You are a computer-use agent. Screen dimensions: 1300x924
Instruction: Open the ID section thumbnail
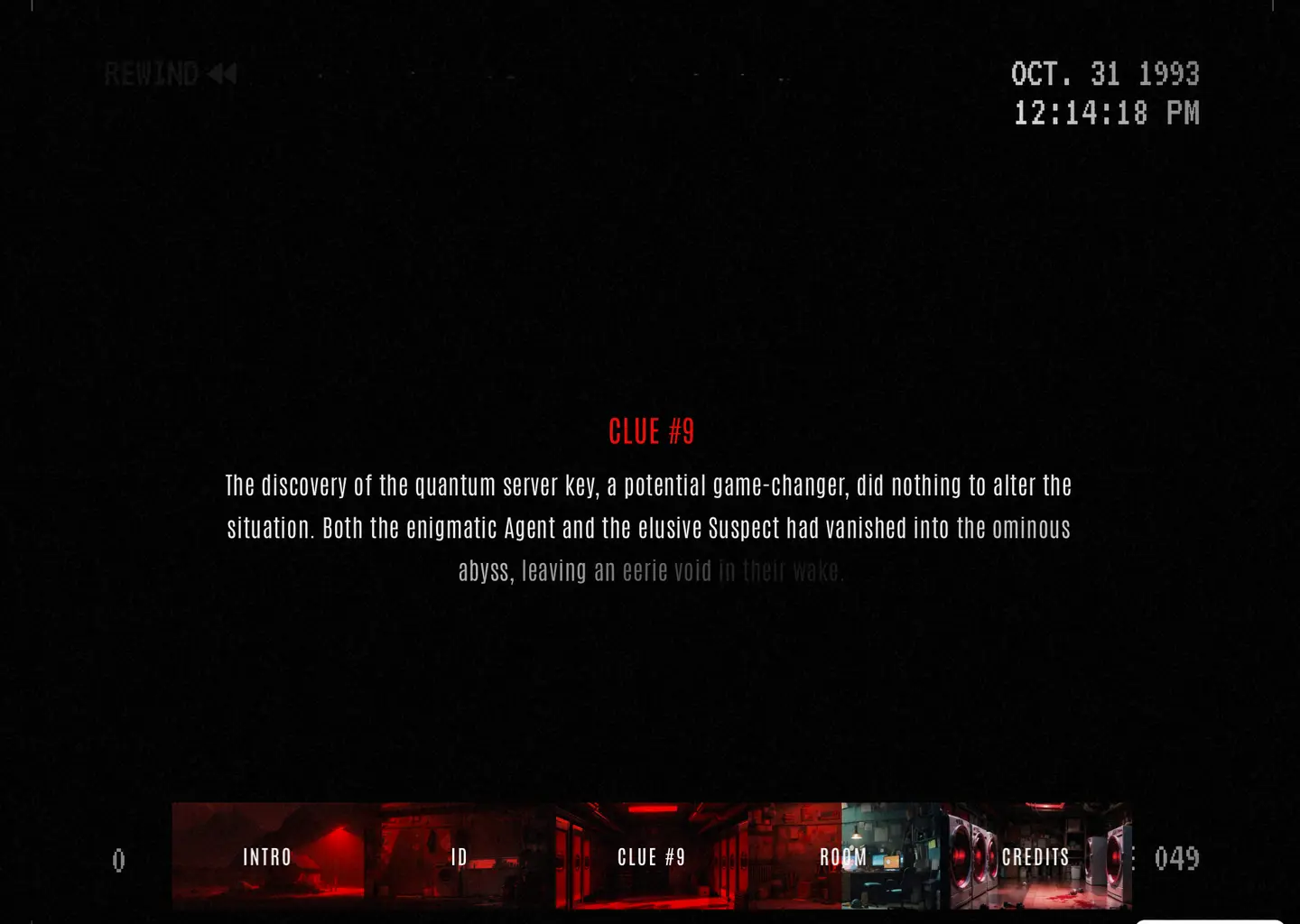[460, 856]
